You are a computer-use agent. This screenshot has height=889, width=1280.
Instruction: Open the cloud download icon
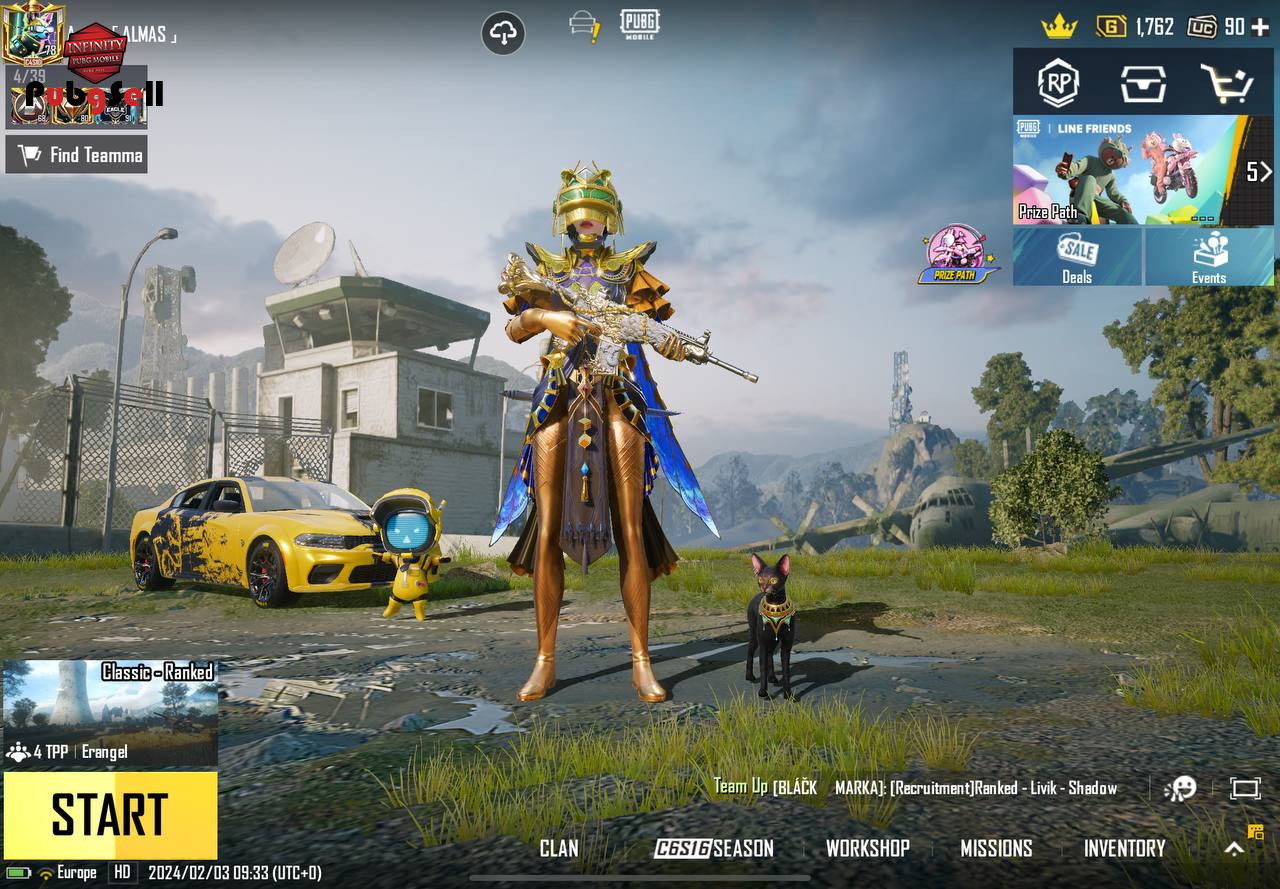click(x=503, y=34)
